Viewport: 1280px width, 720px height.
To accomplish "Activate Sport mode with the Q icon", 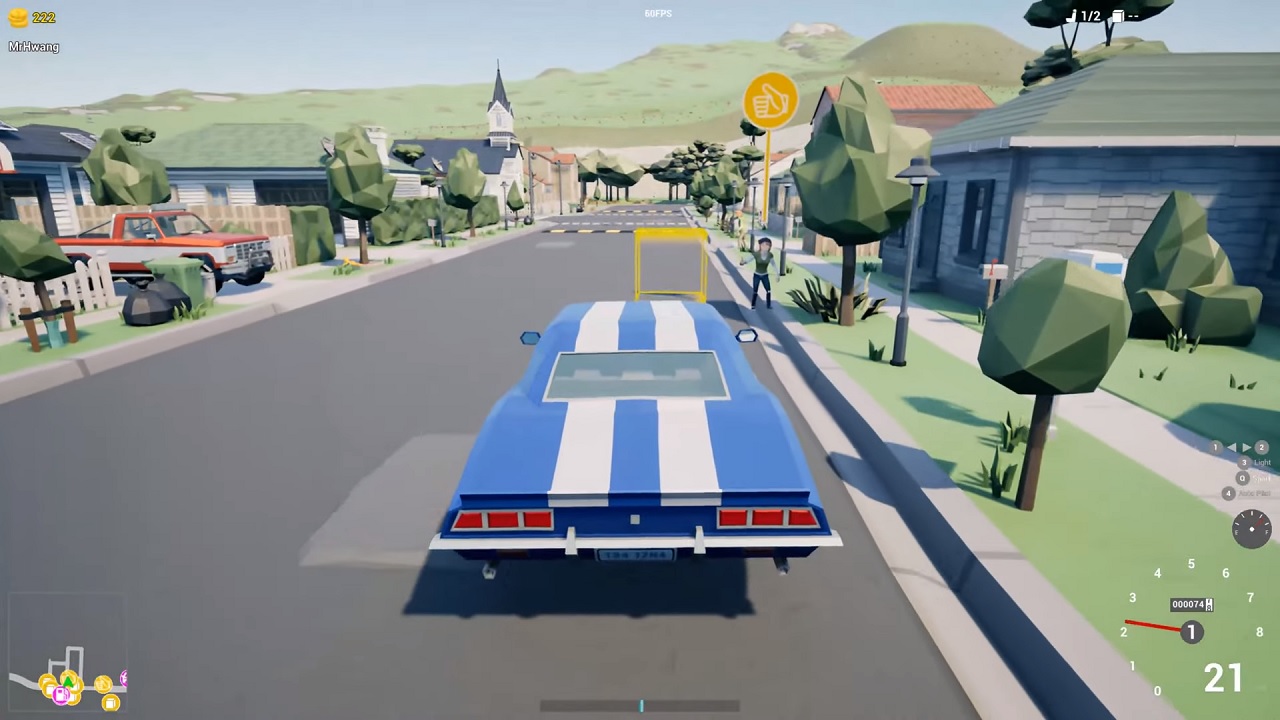I will (x=1242, y=478).
